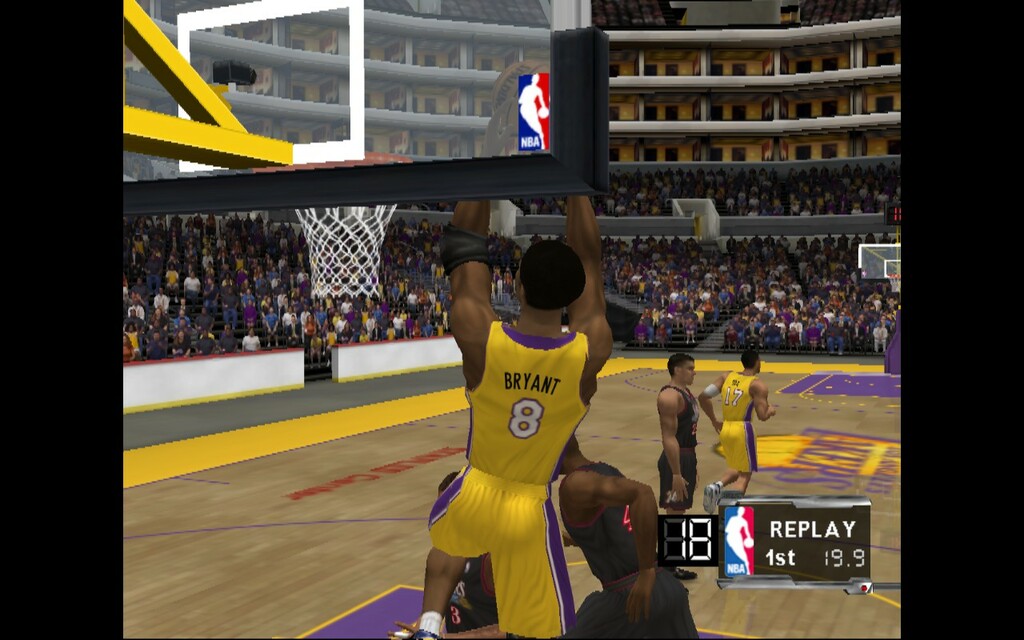Click the NBA logo on the replay overlay
This screenshot has width=1024, height=640.
[739, 541]
